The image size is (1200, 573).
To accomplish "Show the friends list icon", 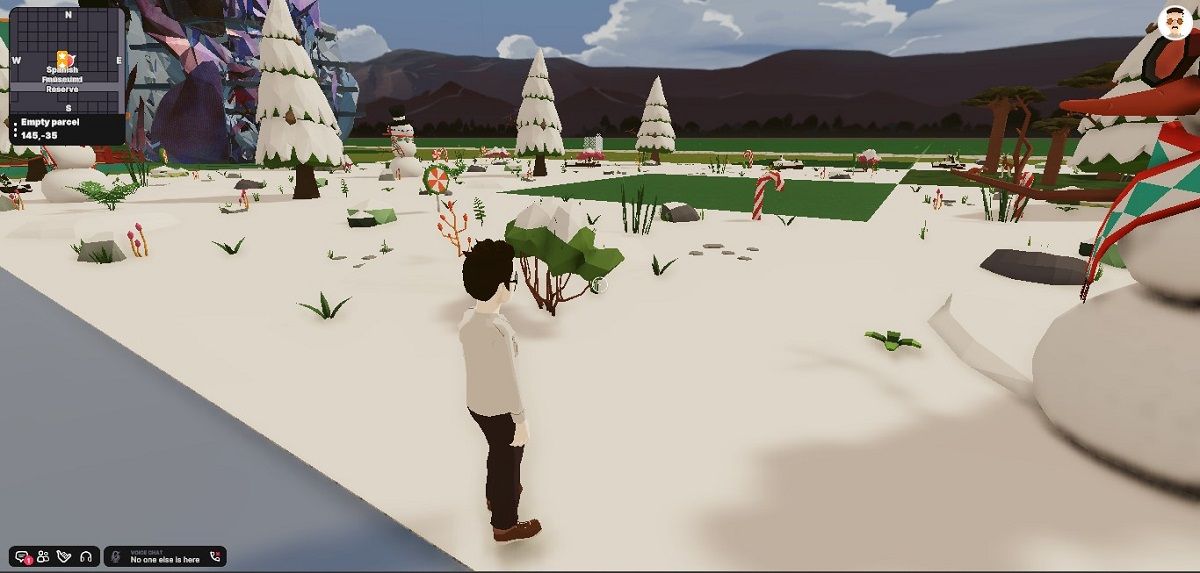I will click(44, 557).
